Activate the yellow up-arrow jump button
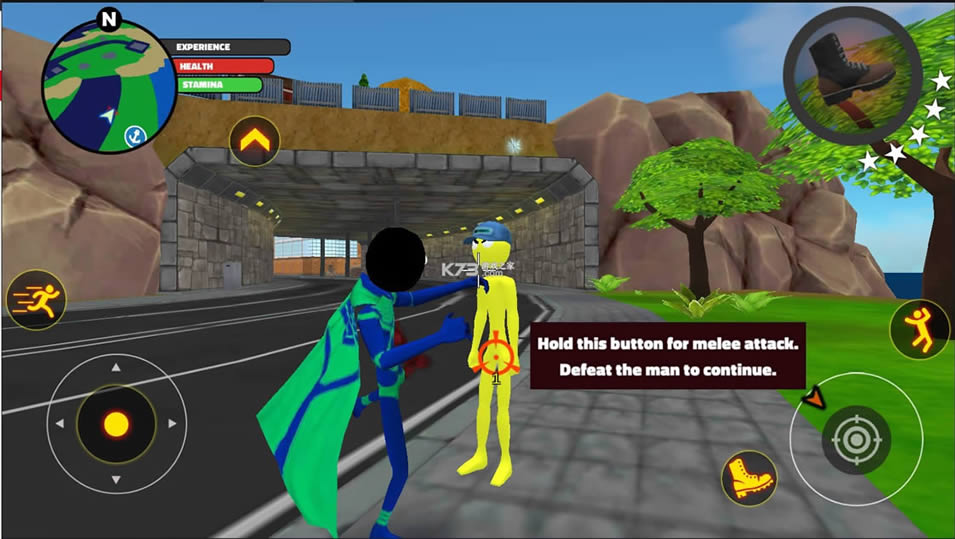Image resolution: width=955 pixels, height=539 pixels. click(254, 142)
